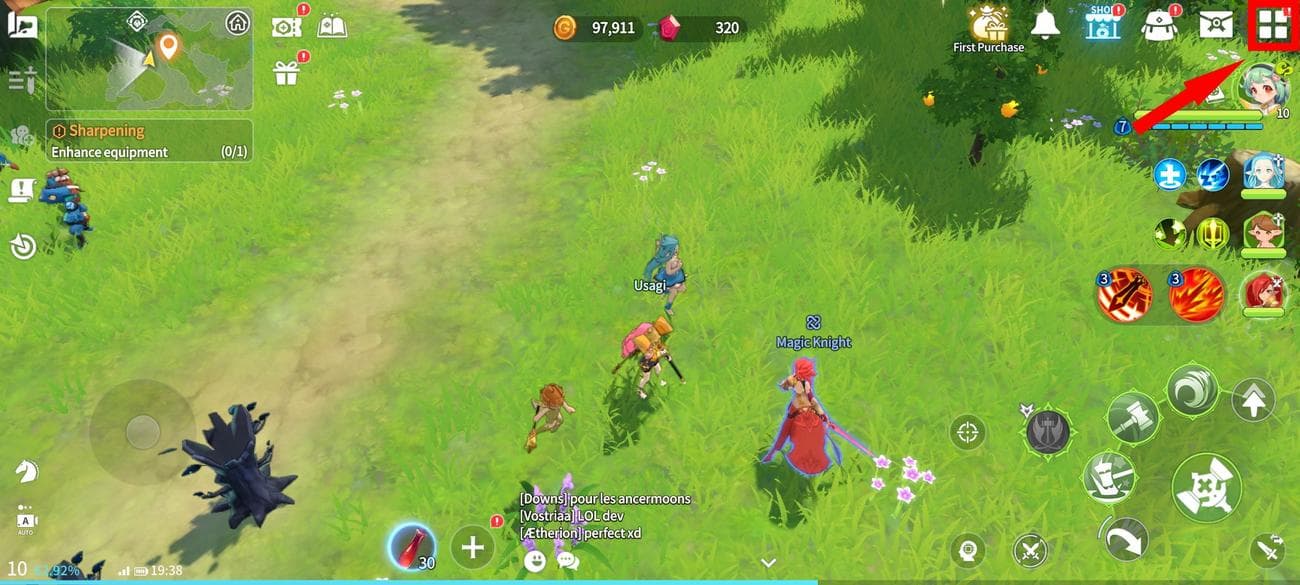Image resolution: width=1300 pixels, height=585 pixels.
Task: Open the open-book guide icon
Action: point(332,26)
